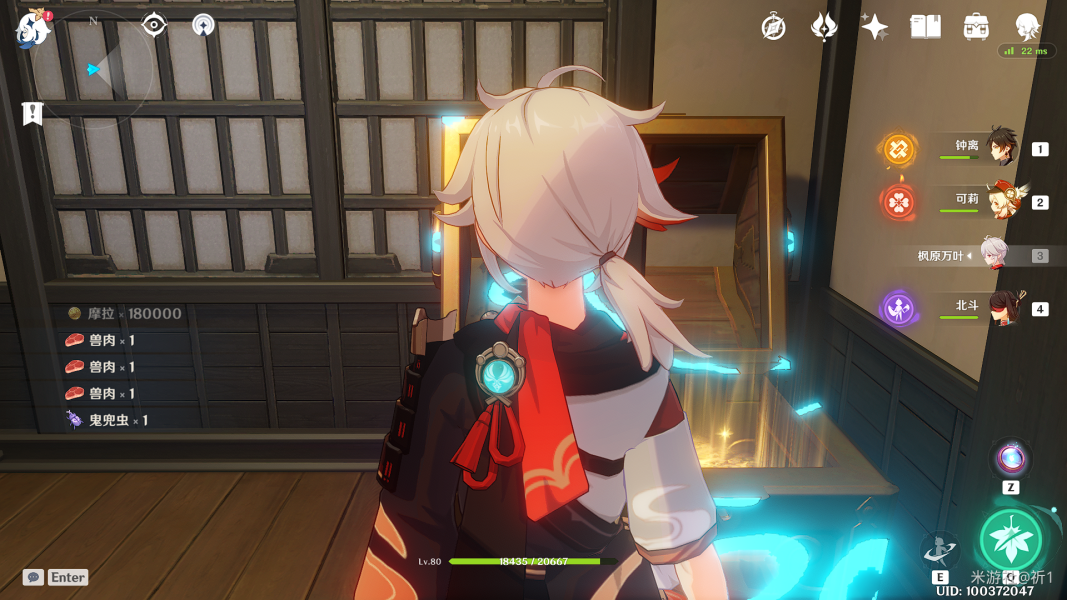Image resolution: width=1067 pixels, height=600 pixels.
Task: Click the round icon right of the eye icon
Action: [x=203, y=25]
